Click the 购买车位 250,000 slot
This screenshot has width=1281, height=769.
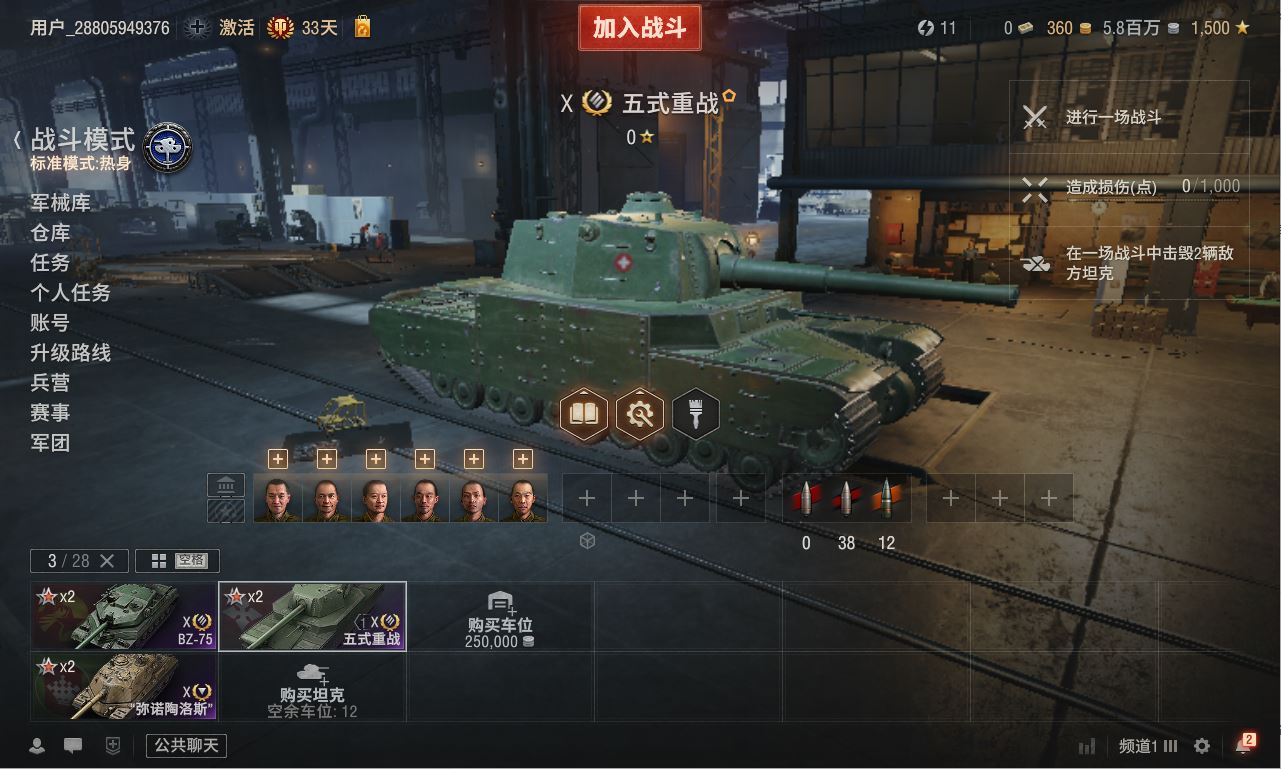click(500, 616)
